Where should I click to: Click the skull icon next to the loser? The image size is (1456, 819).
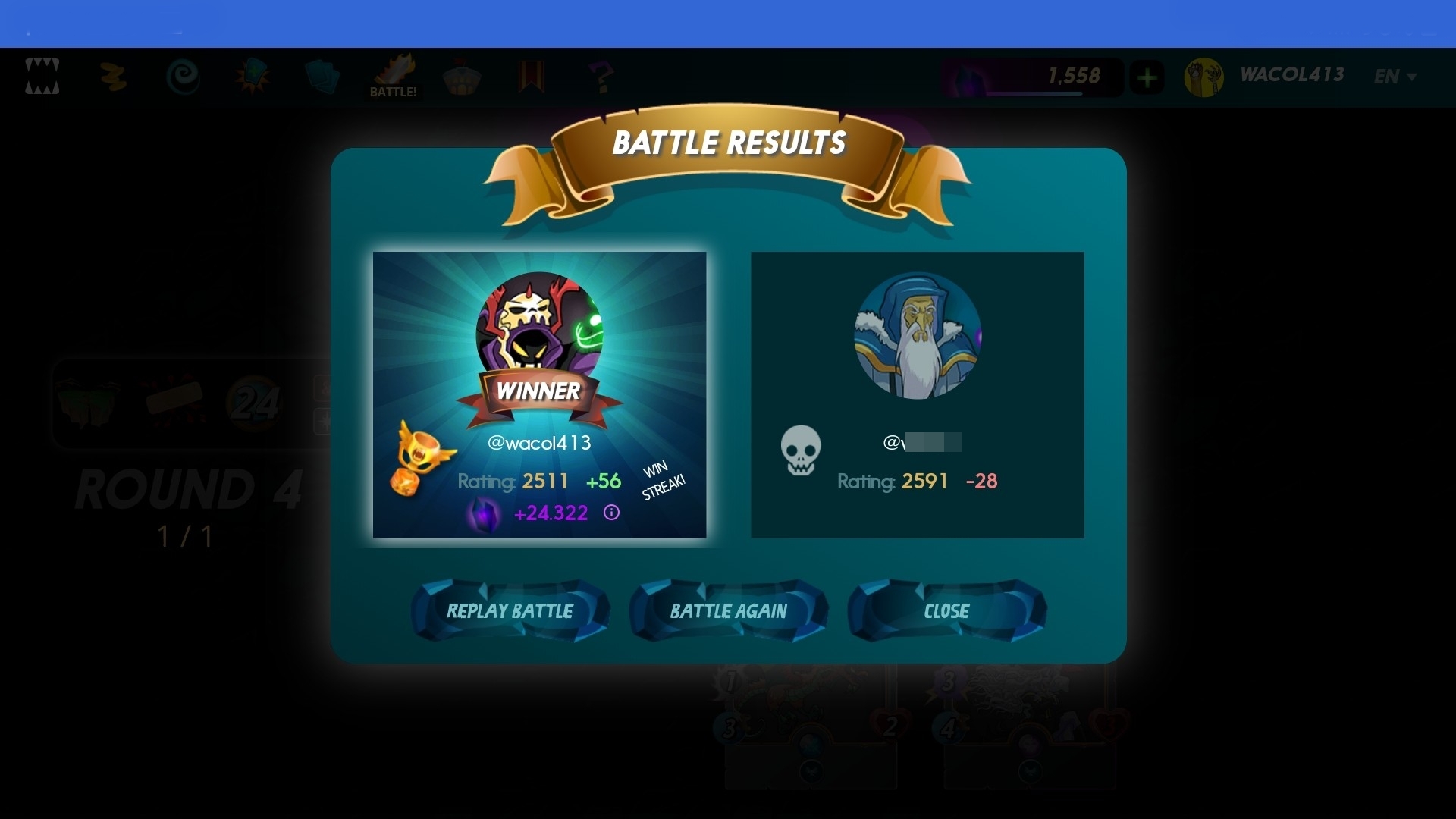[x=802, y=451]
